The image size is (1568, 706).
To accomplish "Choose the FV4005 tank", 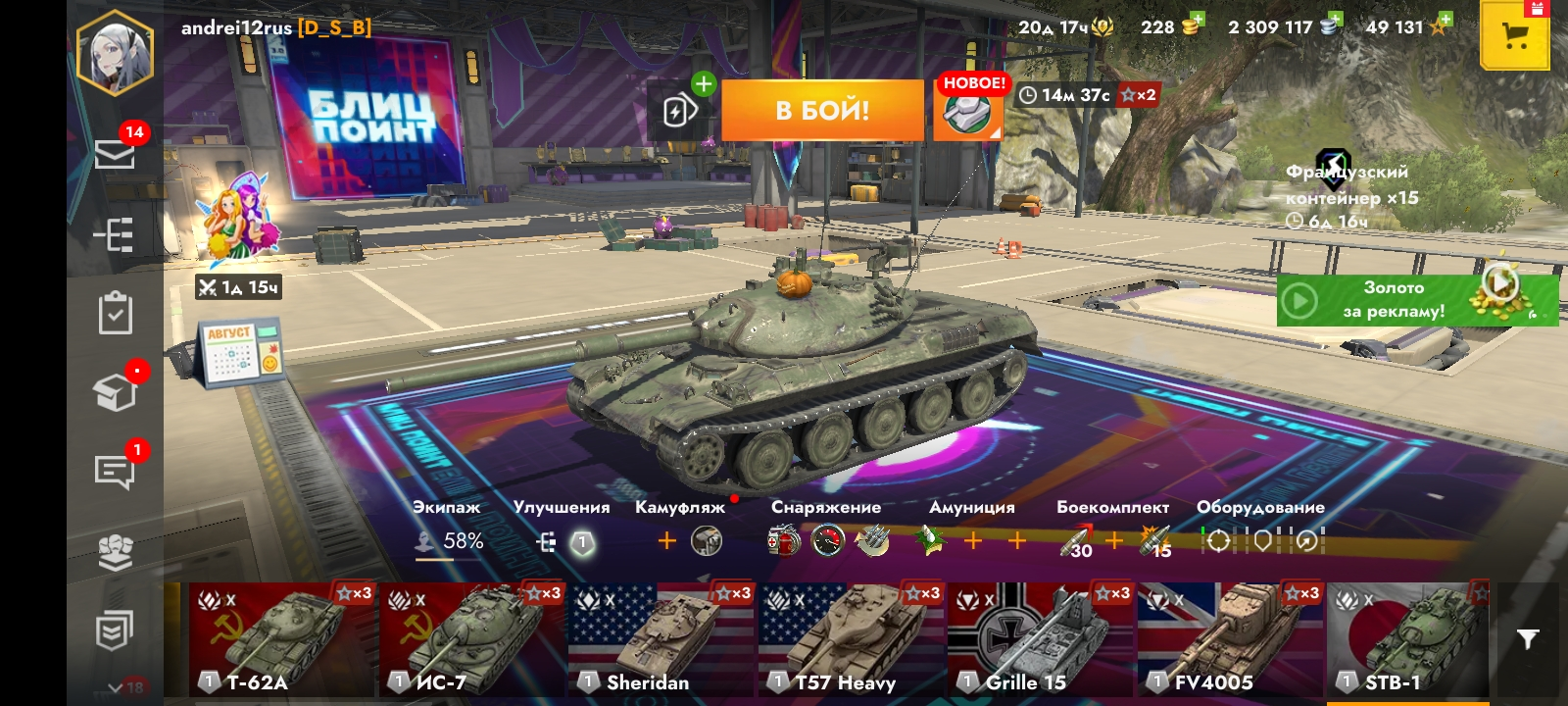I will point(1230,639).
